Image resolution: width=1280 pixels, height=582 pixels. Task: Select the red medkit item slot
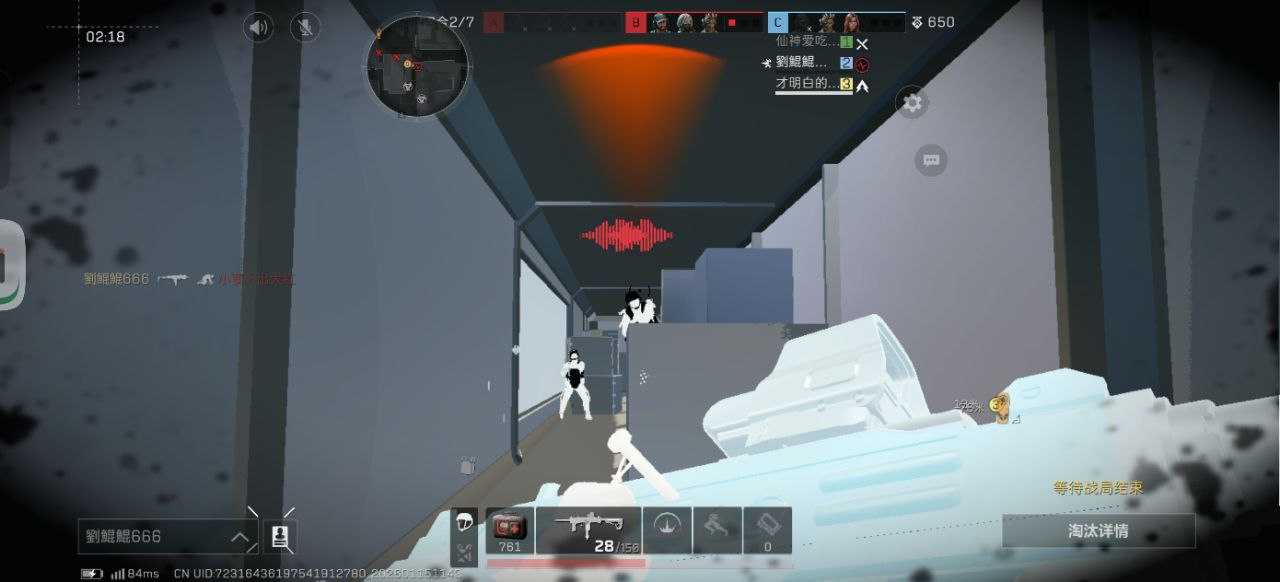[x=510, y=530]
